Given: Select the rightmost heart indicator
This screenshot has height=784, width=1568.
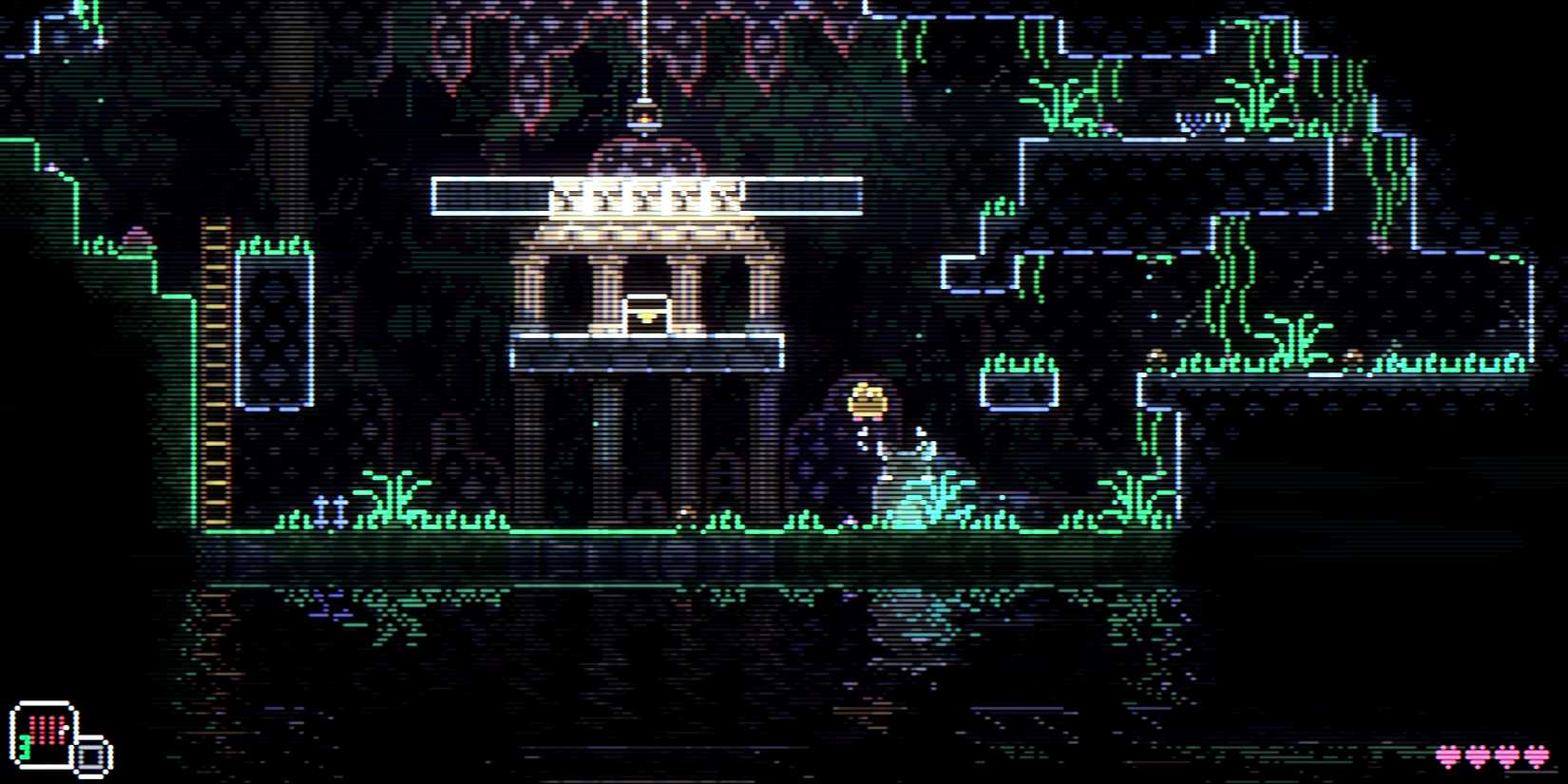Looking at the screenshot, I should (x=1537, y=754).
